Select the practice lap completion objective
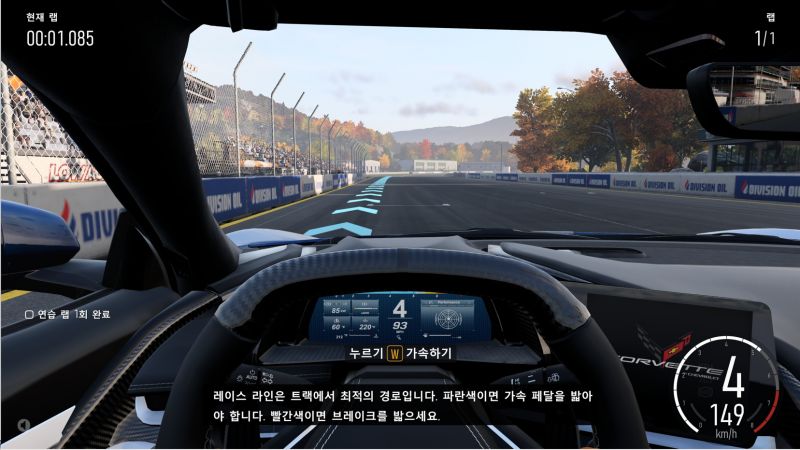 67,314
